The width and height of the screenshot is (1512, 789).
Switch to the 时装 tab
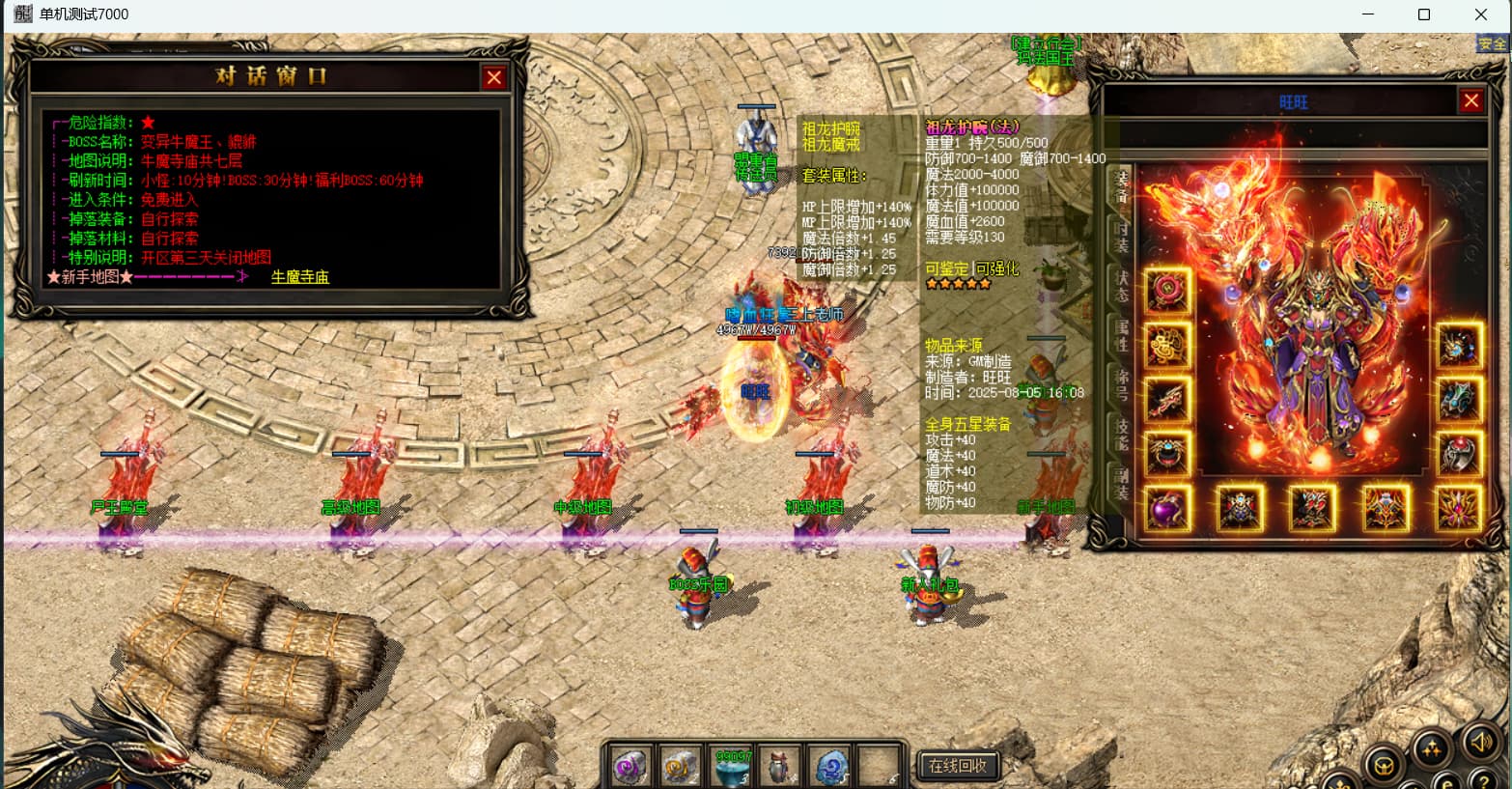coord(1121,237)
